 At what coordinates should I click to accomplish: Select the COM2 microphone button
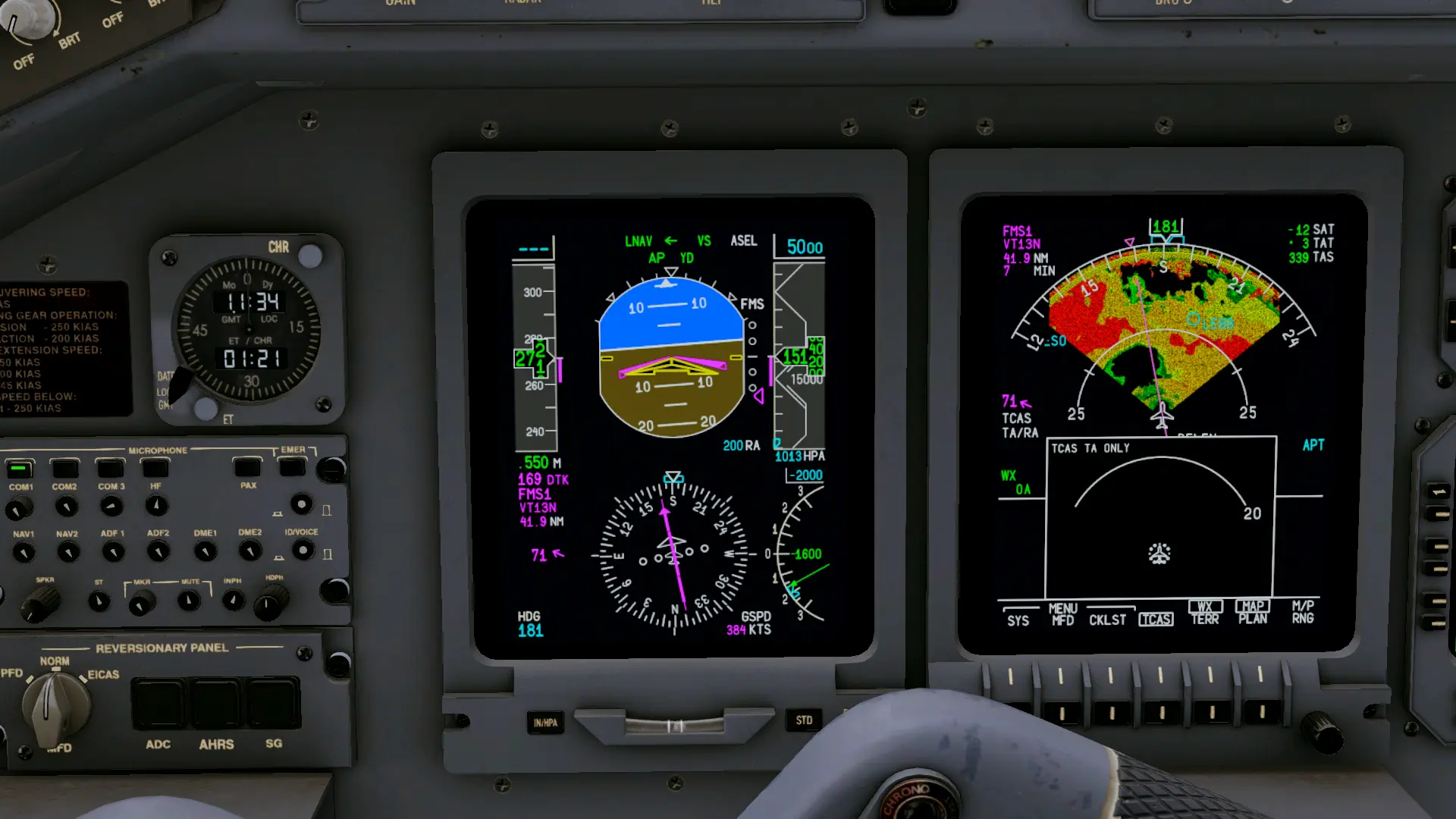(64, 469)
